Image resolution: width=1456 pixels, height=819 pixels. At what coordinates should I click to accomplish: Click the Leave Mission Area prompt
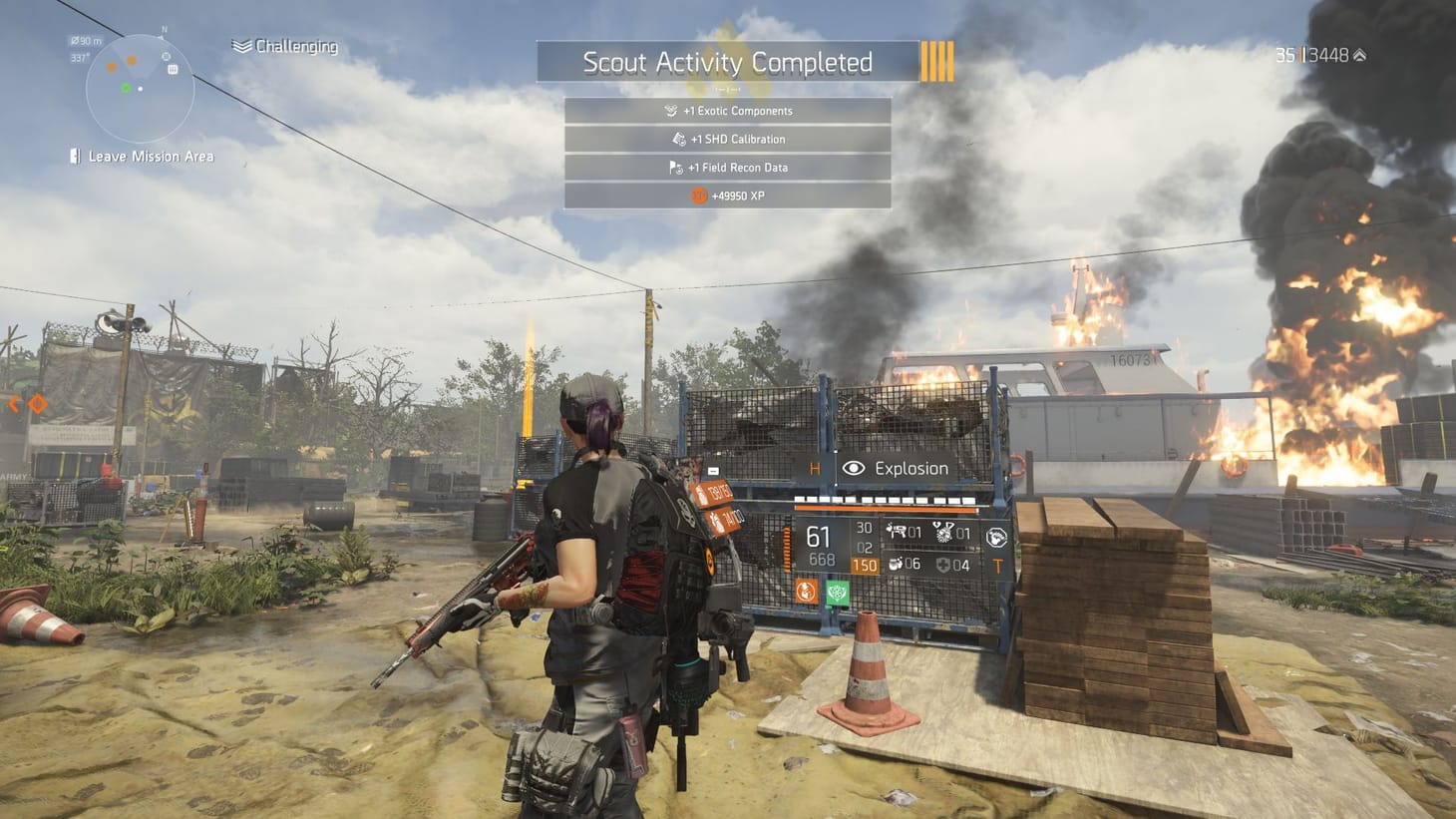click(151, 156)
